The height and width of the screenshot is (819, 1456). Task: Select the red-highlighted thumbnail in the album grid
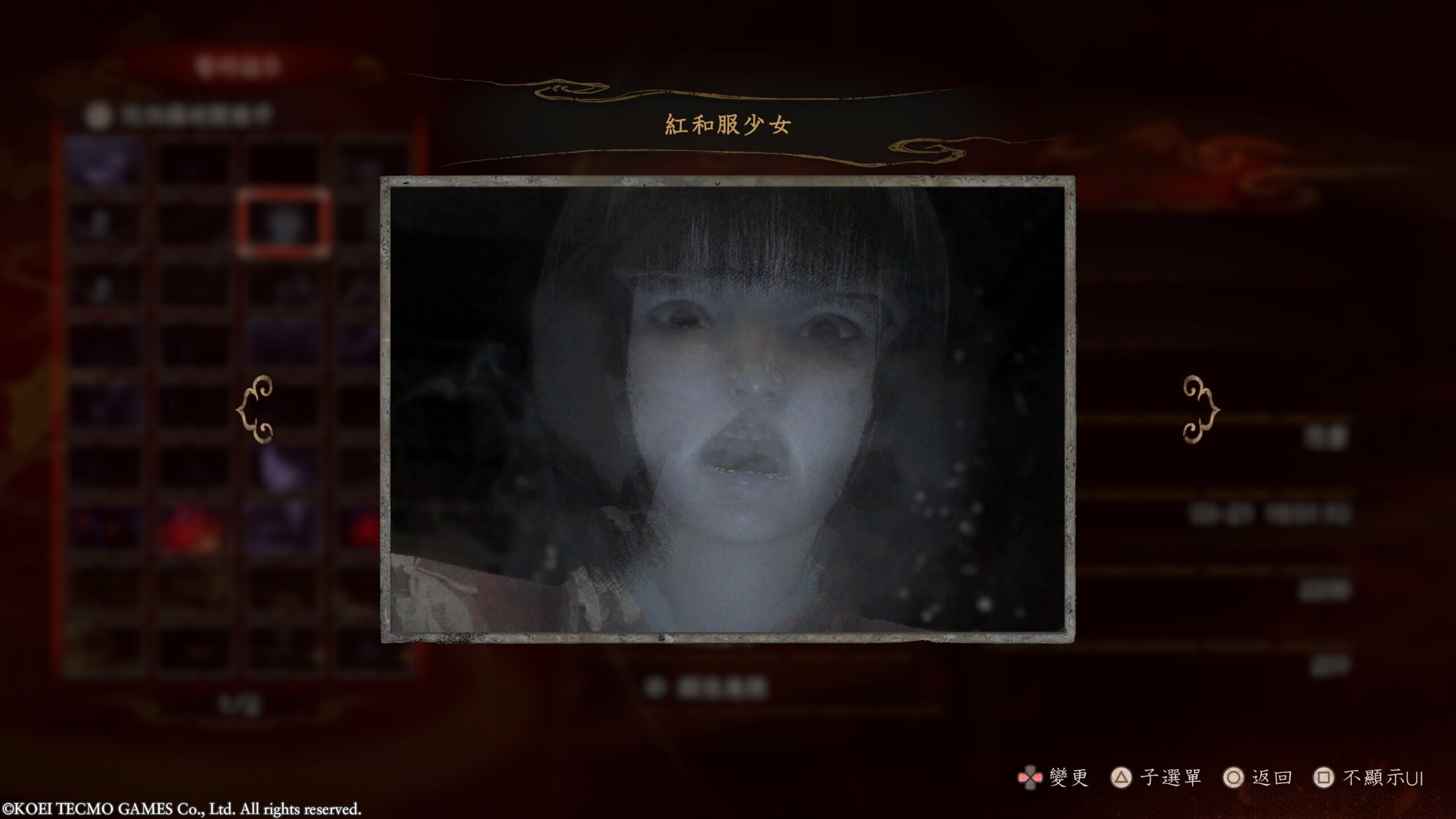tap(283, 224)
